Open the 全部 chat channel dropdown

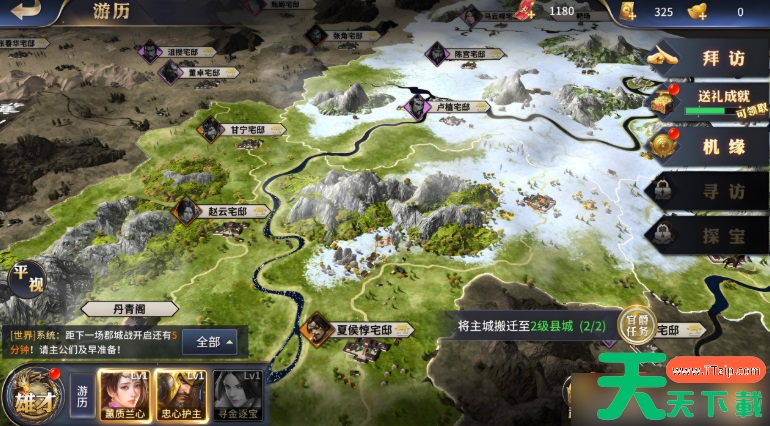[x=214, y=341]
